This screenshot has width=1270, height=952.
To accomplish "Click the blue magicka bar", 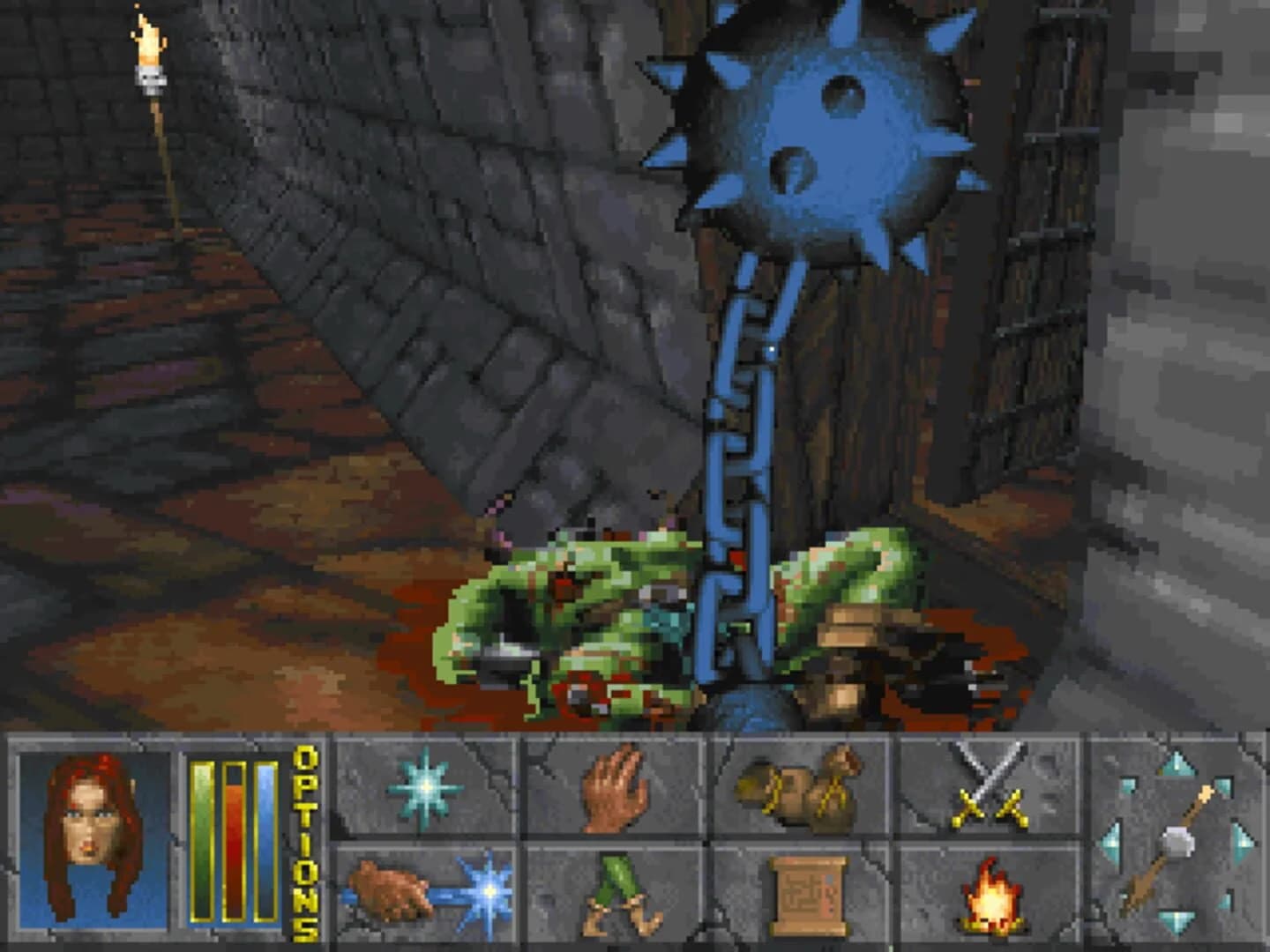I will pos(265,842).
